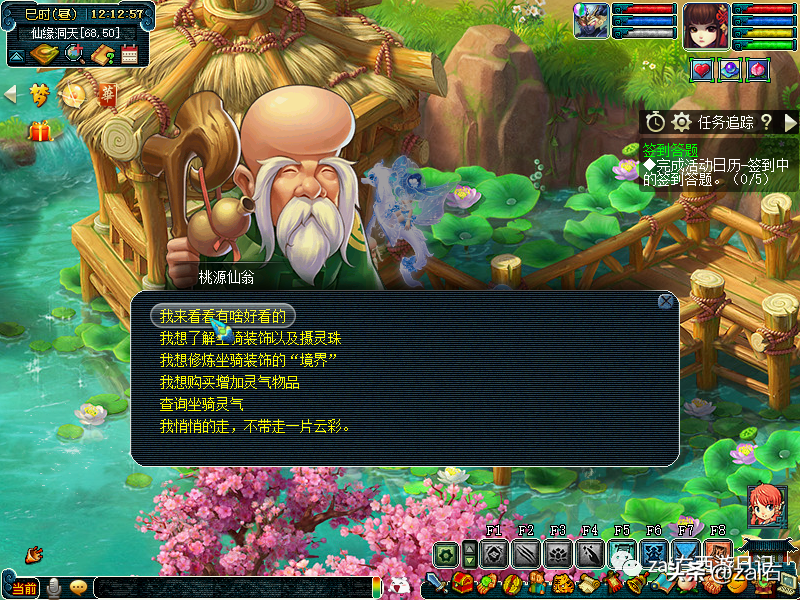The height and width of the screenshot is (600, 800).
Task: Collapse quest tracker with right arrow
Action: [x=790, y=122]
